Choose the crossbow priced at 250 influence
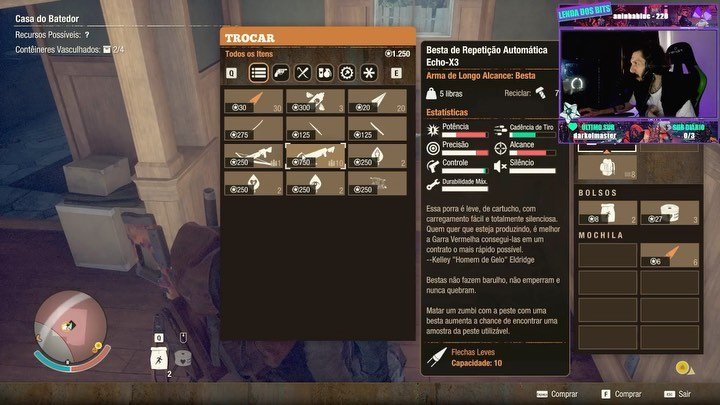The width and height of the screenshot is (720, 405). tap(254, 155)
